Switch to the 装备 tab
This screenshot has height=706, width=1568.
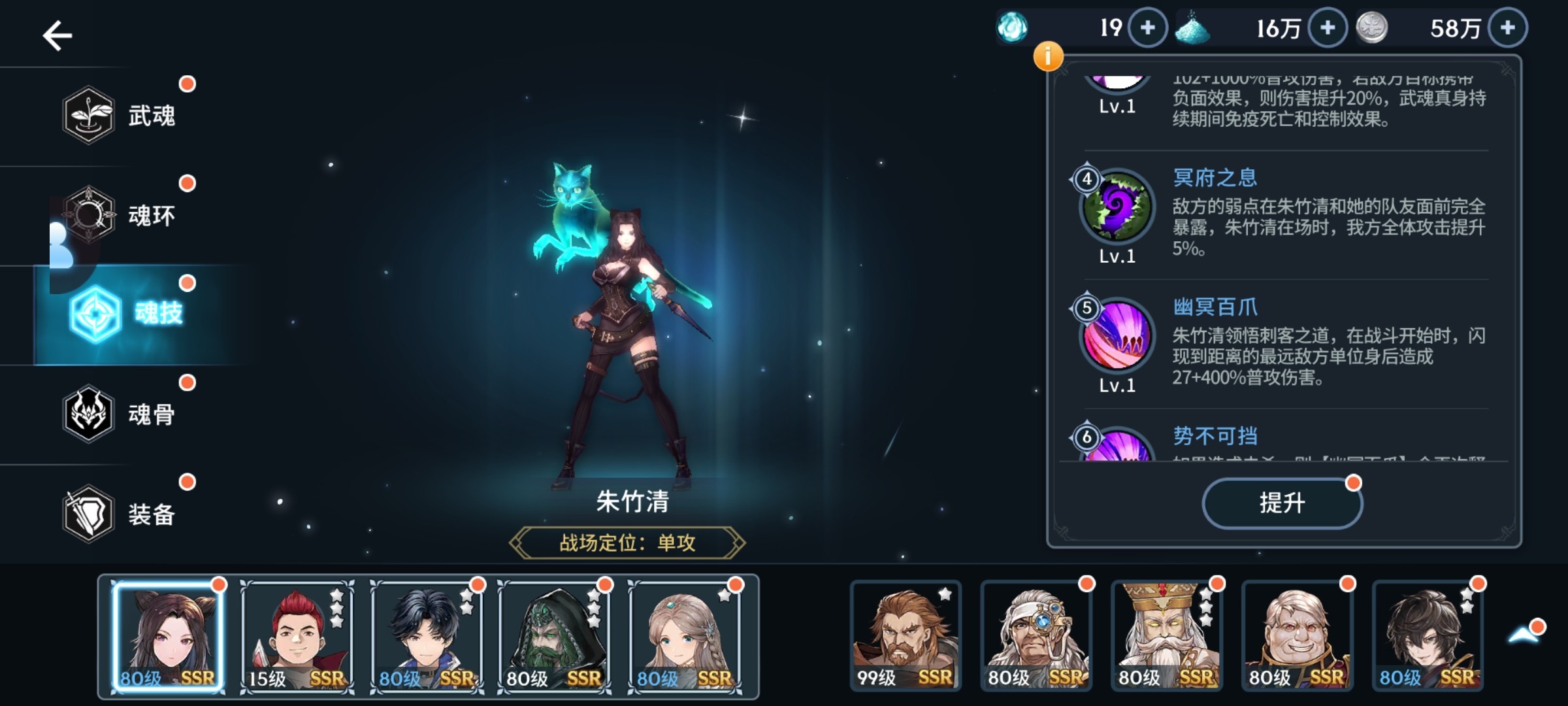pyautogui.click(x=120, y=514)
